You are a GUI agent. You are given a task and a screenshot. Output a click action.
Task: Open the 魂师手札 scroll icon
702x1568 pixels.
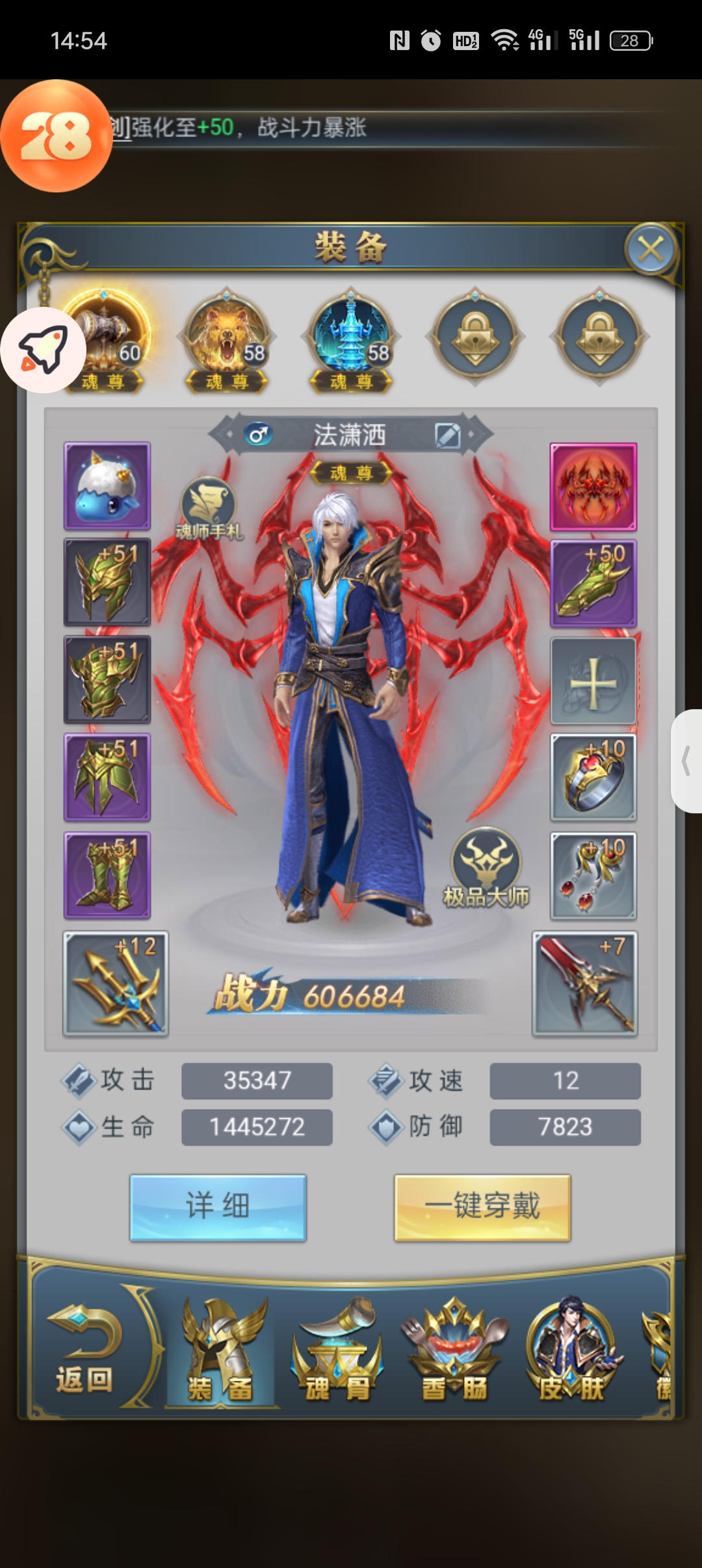[x=209, y=508]
